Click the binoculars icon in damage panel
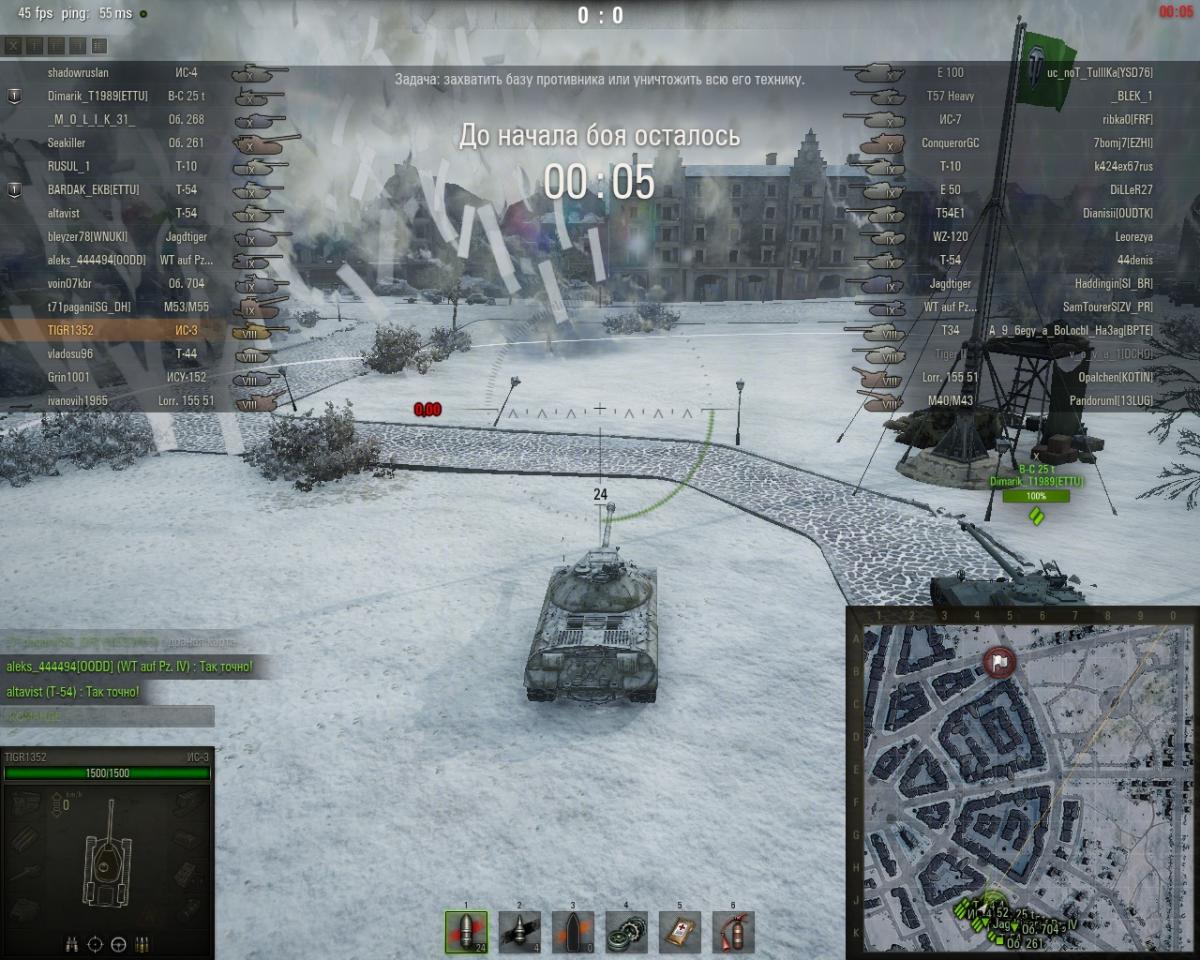 (x=72, y=943)
